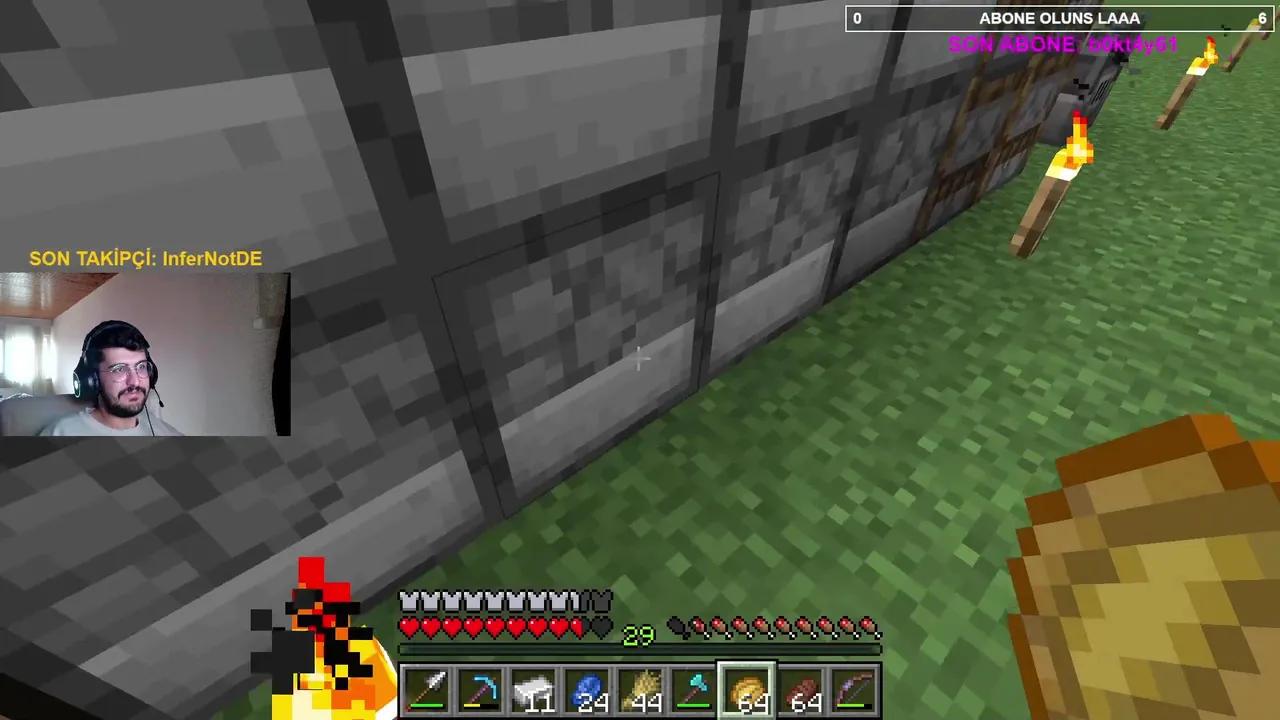Select the stack of 11 iron ingots
The height and width of the screenshot is (720, 1280).
point(535,690)
